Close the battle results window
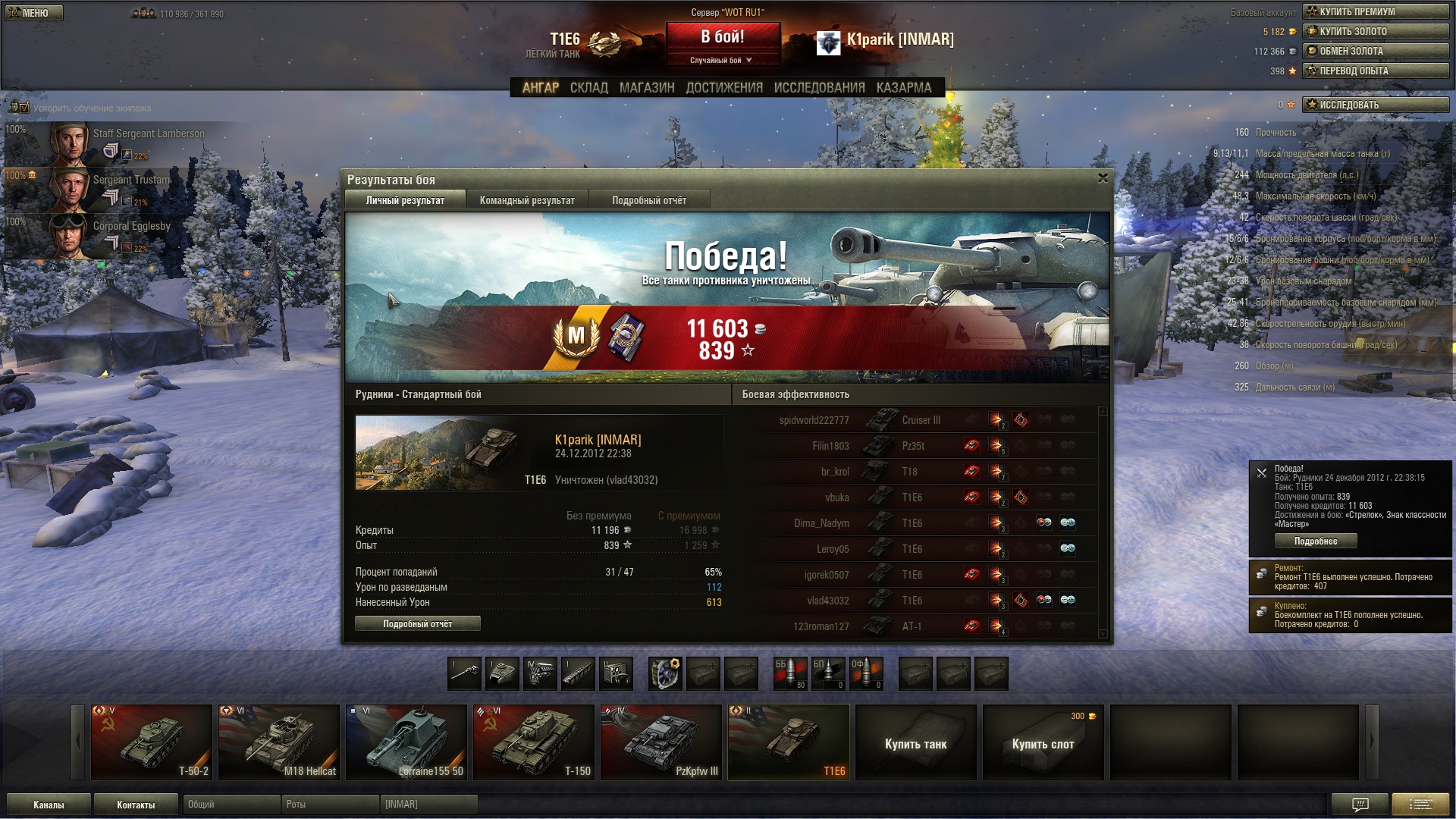The width and height of the screenshot is (1456, 819). [1103, 178]
